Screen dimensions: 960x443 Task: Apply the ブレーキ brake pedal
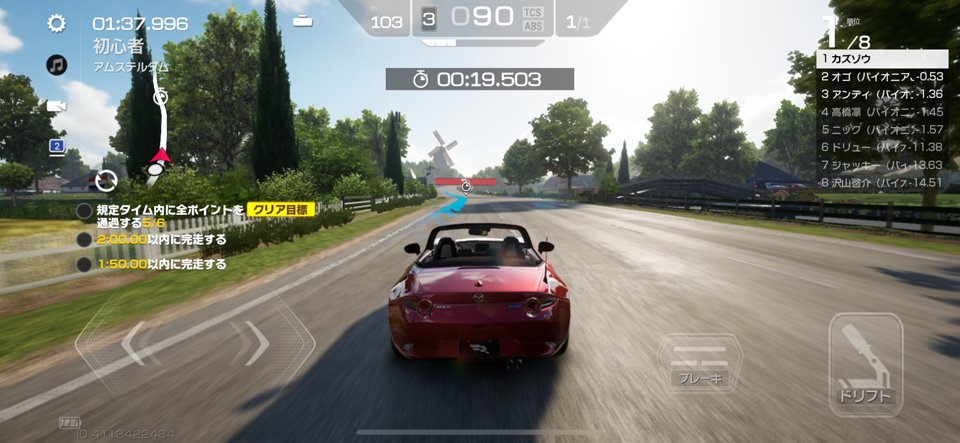[700, 363]
